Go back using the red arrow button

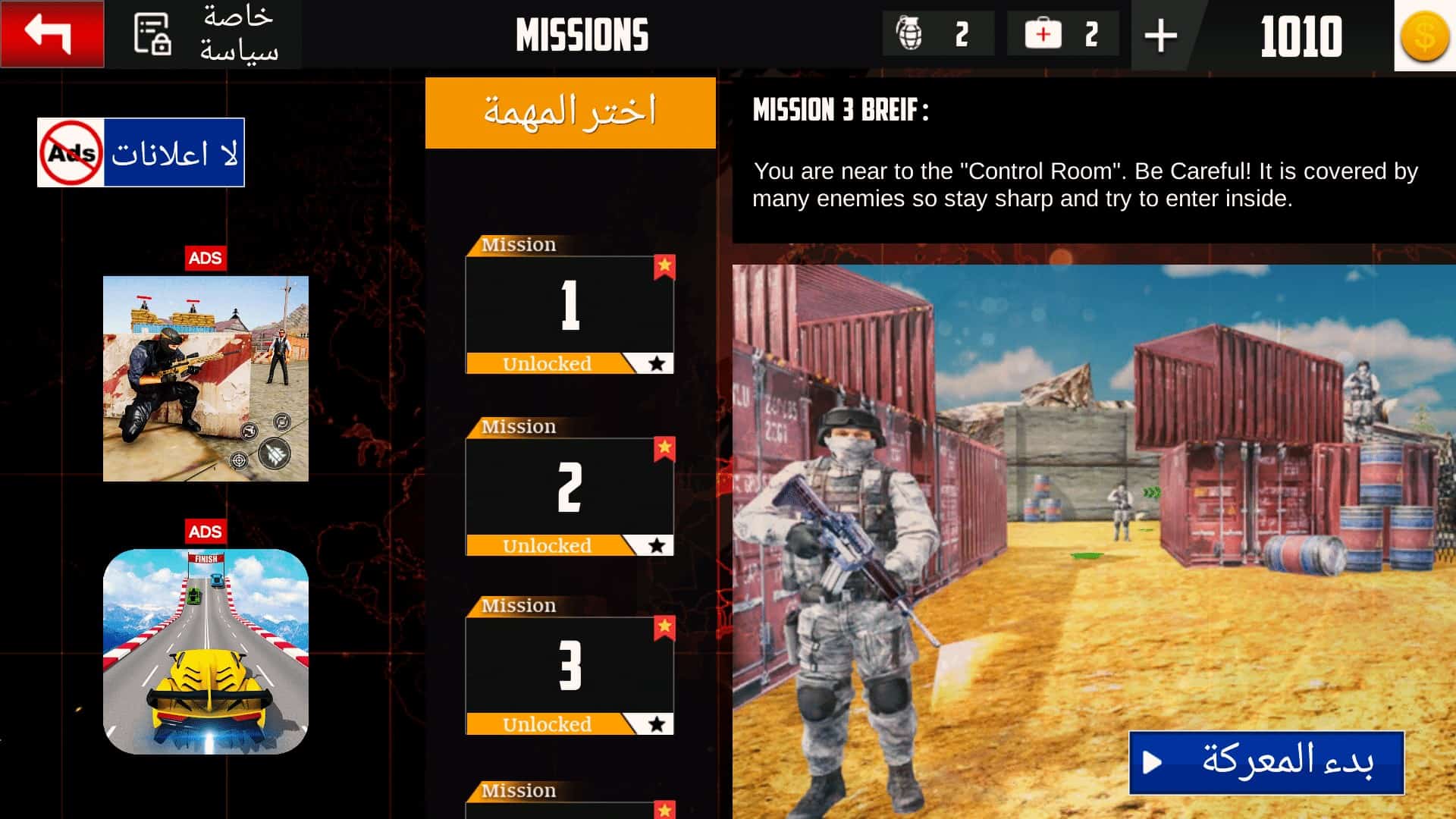[x=52, y=34]
